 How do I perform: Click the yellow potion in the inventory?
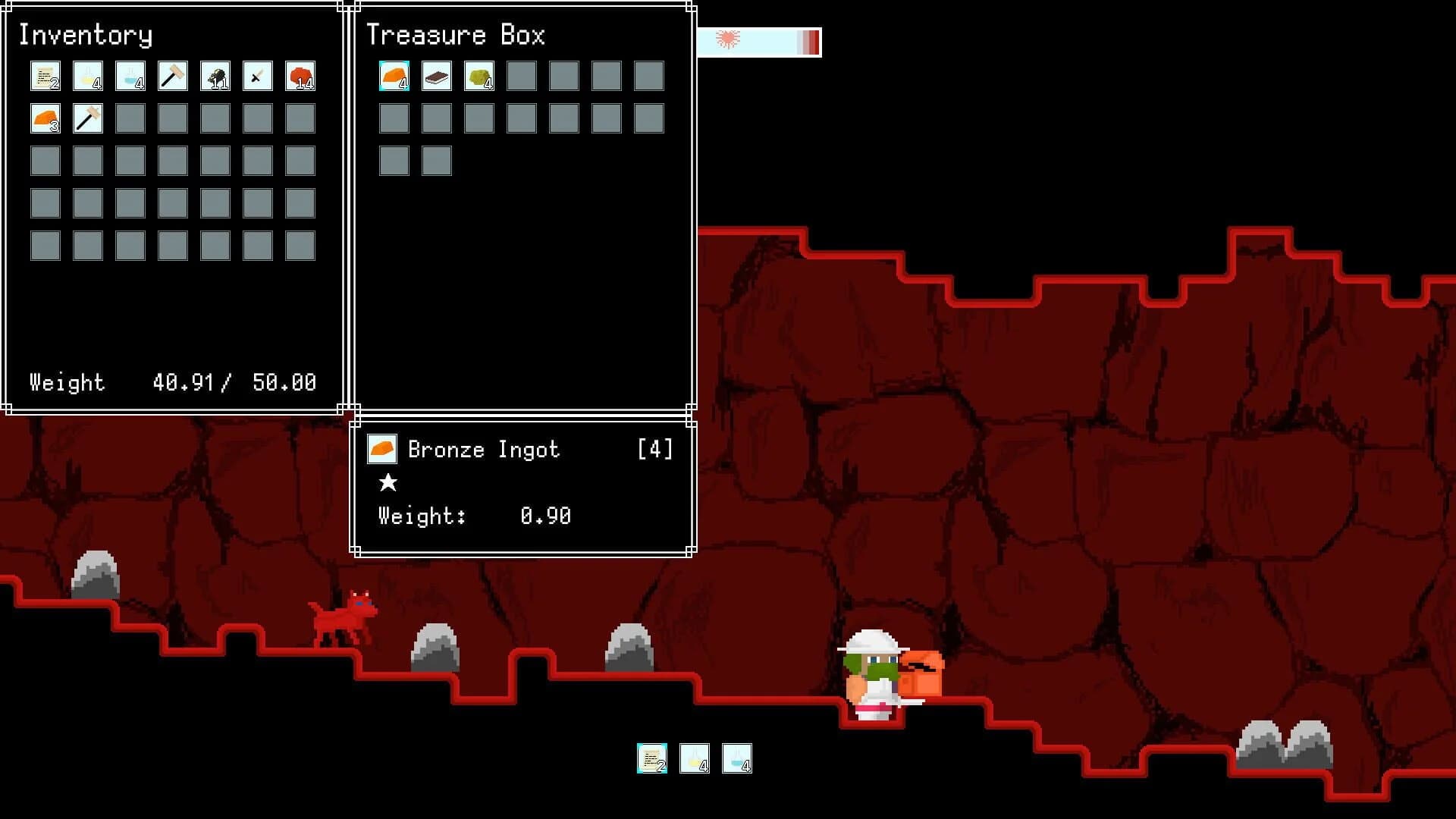[x=87, y=76]
